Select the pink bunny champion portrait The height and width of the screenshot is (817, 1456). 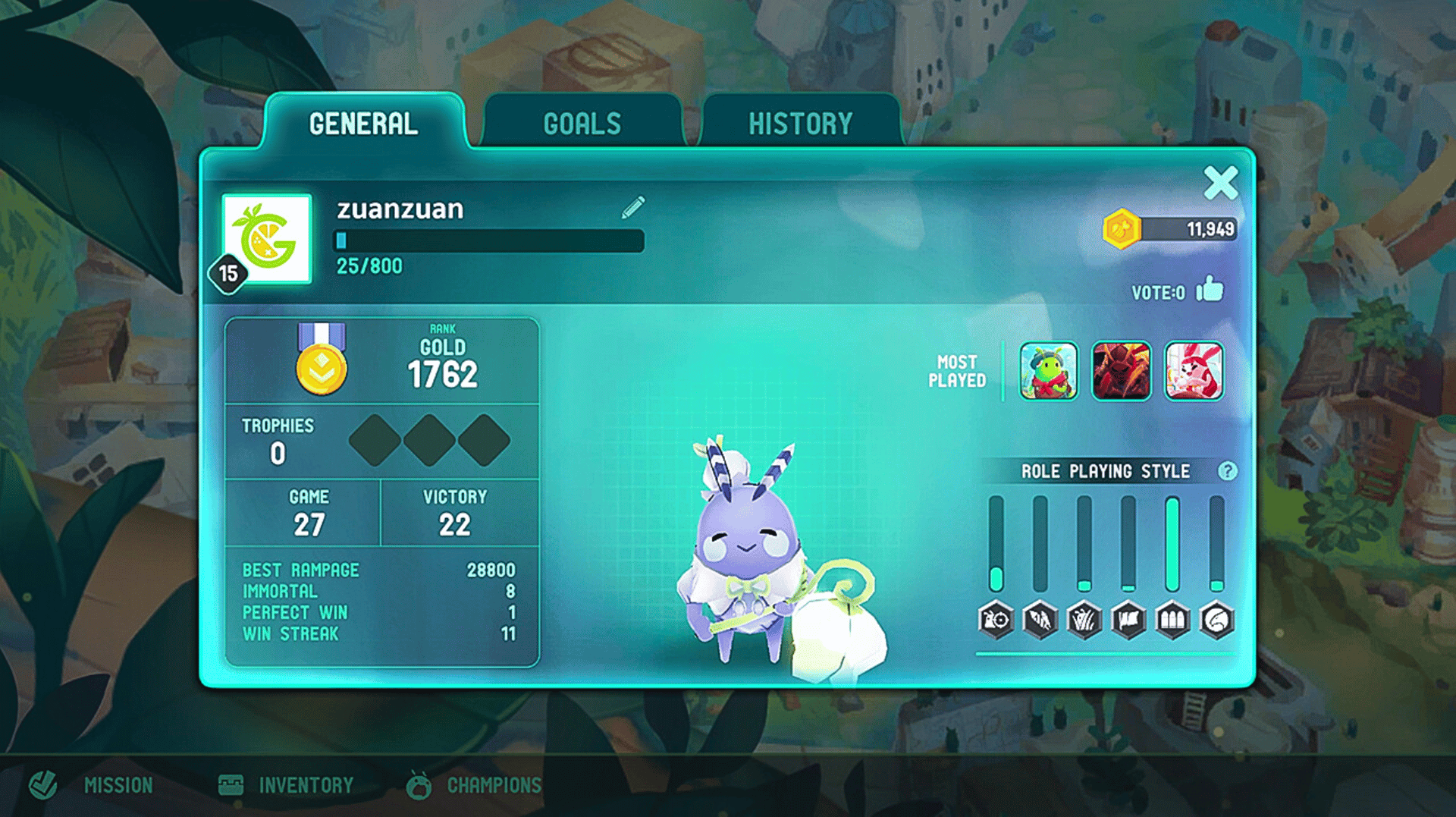[1194, 371]
